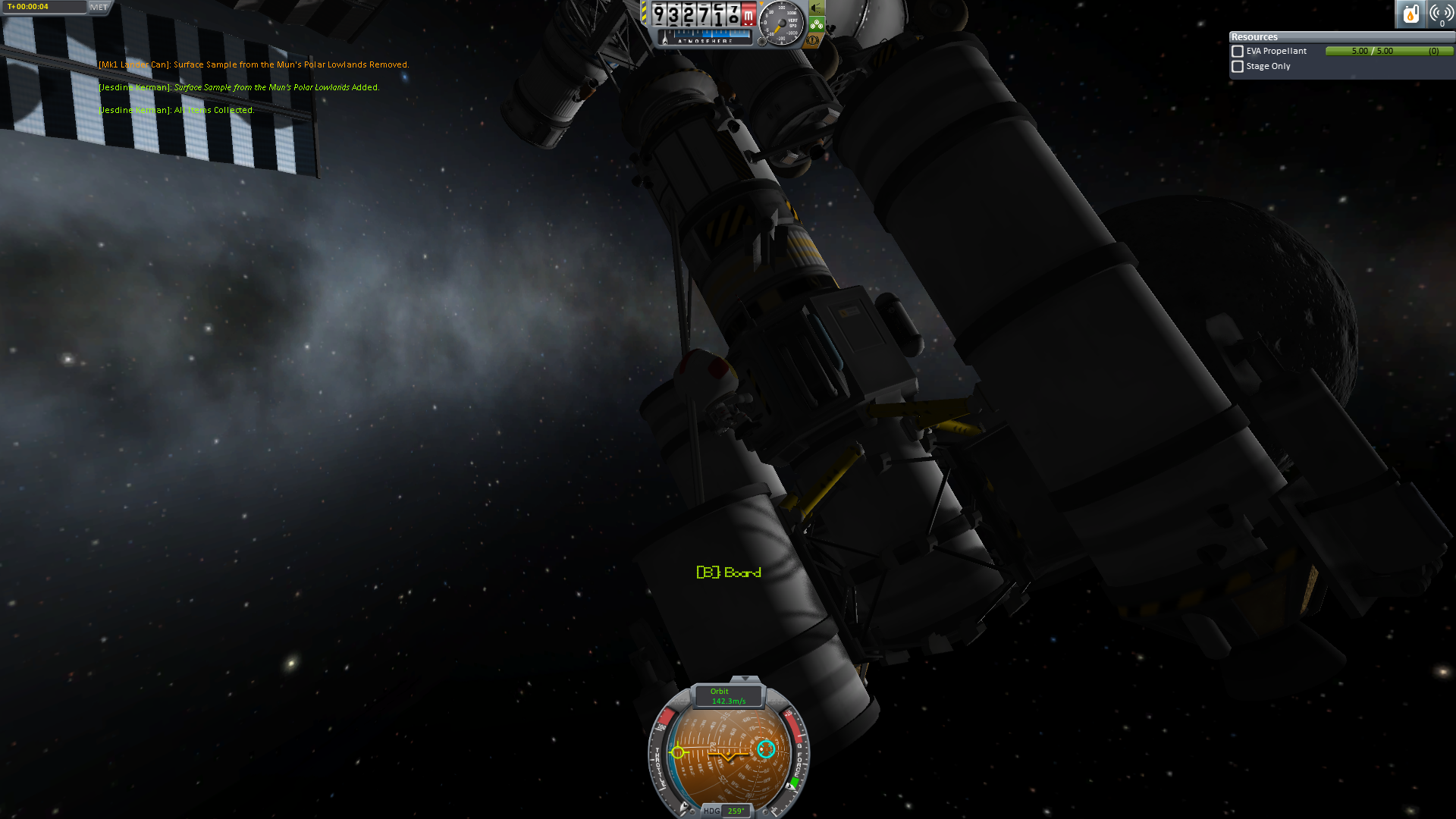Enable the Stage Only checkbox
This screenshot has height=819, width=1456.
click(x=1238, y=67)
